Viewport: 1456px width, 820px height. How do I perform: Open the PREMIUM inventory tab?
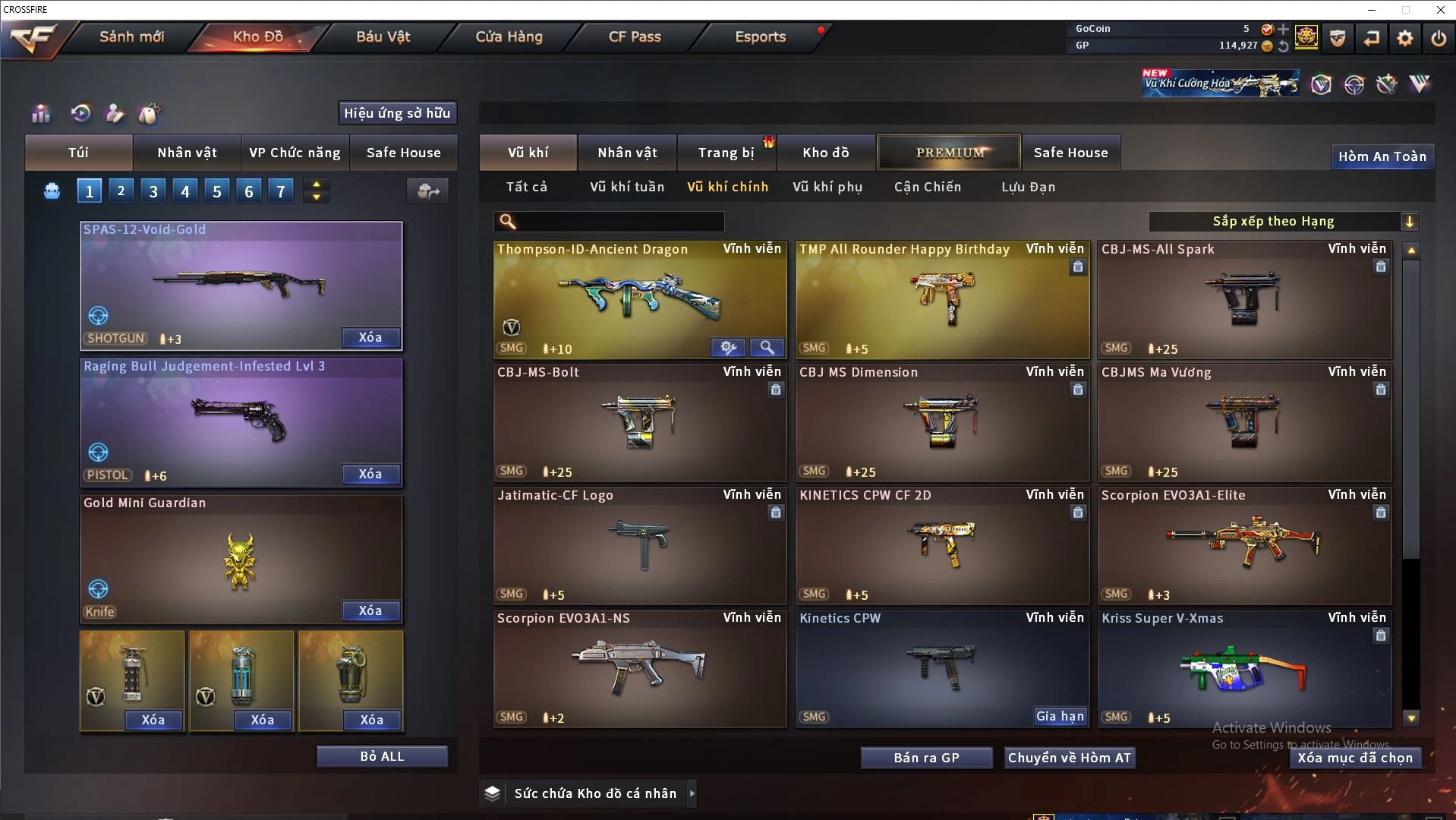click(x=949, y=153)
